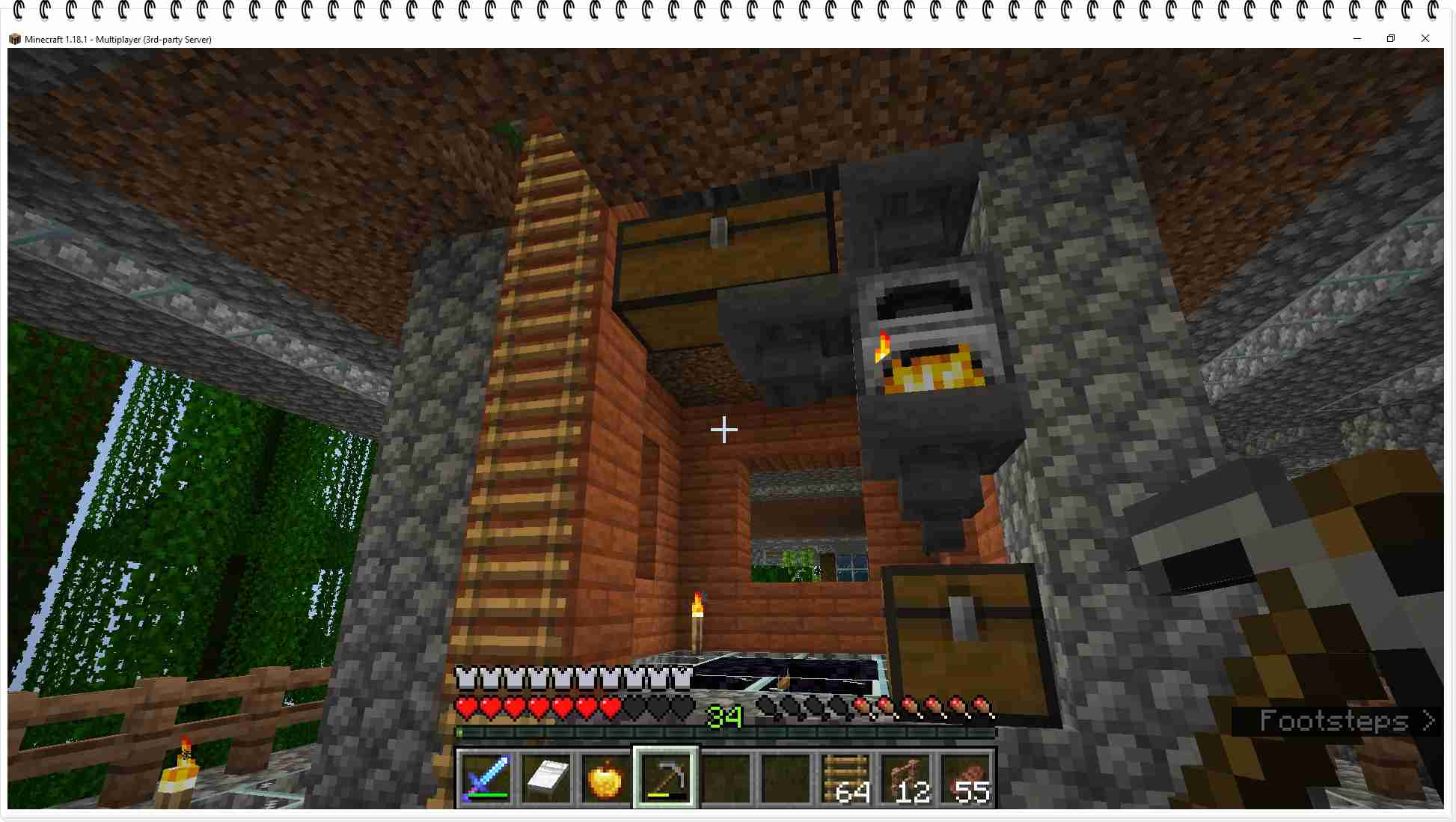Select the paper item in the hotbar
The width and height of the screenshot is (1456, 822).
(545, 779)
